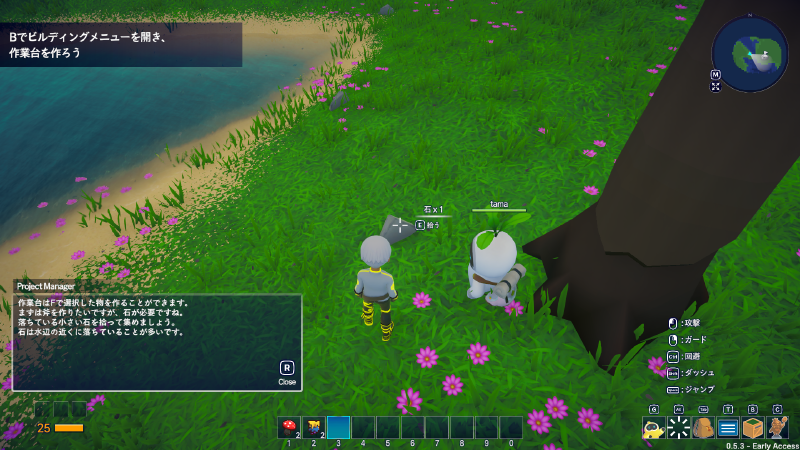
Task: Open the bronze statue icon menu
Action: tap(777, 428)
